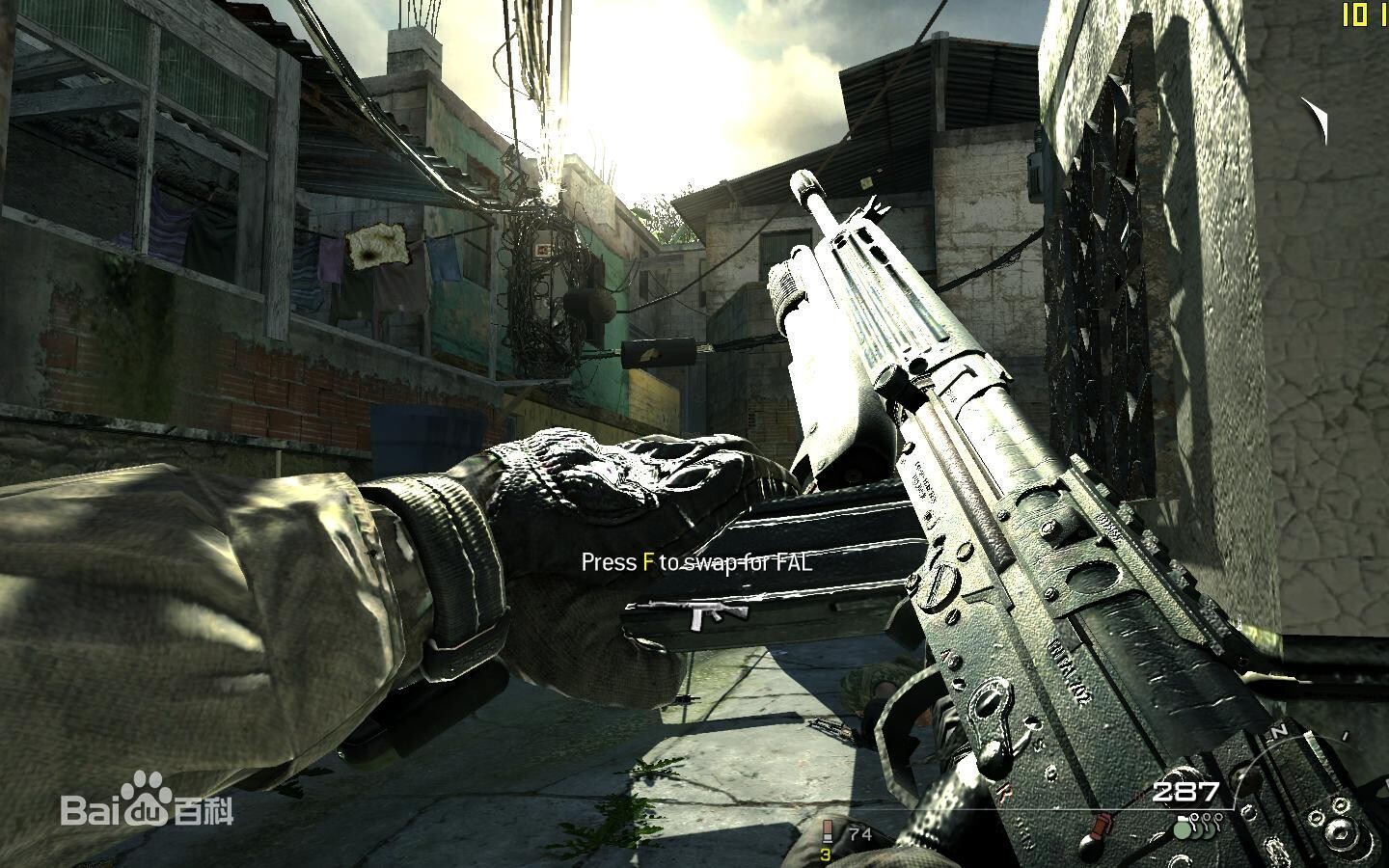Click the compass arc marked N

(x=1279, y=732)
